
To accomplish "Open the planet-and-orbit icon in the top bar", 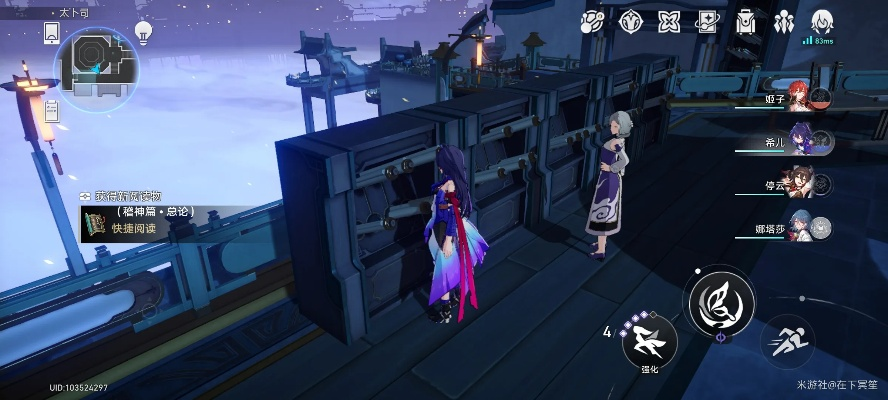I will 592,21.
